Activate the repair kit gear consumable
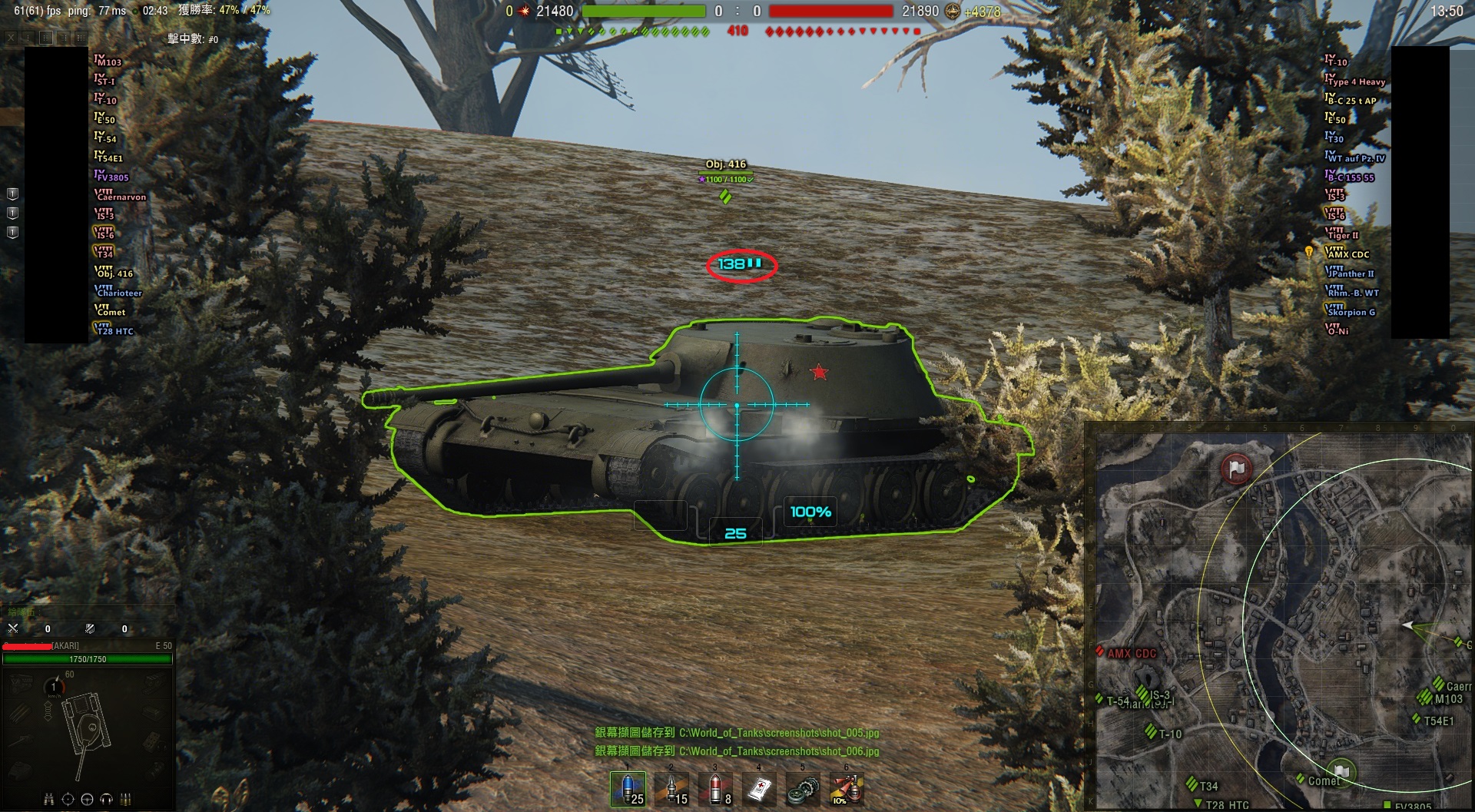1475x812 pixels. [x=803, y=789]
